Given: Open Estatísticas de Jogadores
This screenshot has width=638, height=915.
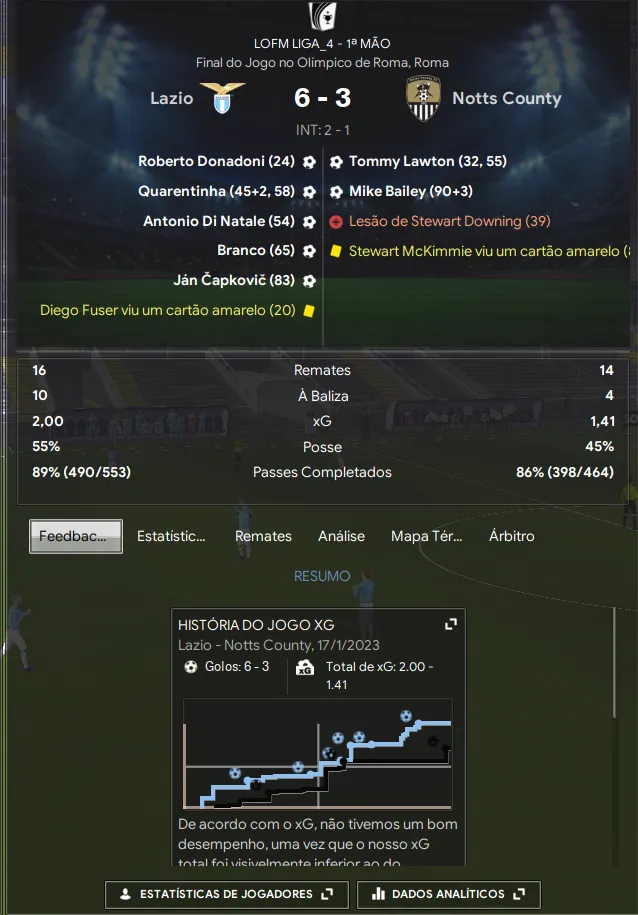Looking at the screenshot, I should tap(227, 894).
